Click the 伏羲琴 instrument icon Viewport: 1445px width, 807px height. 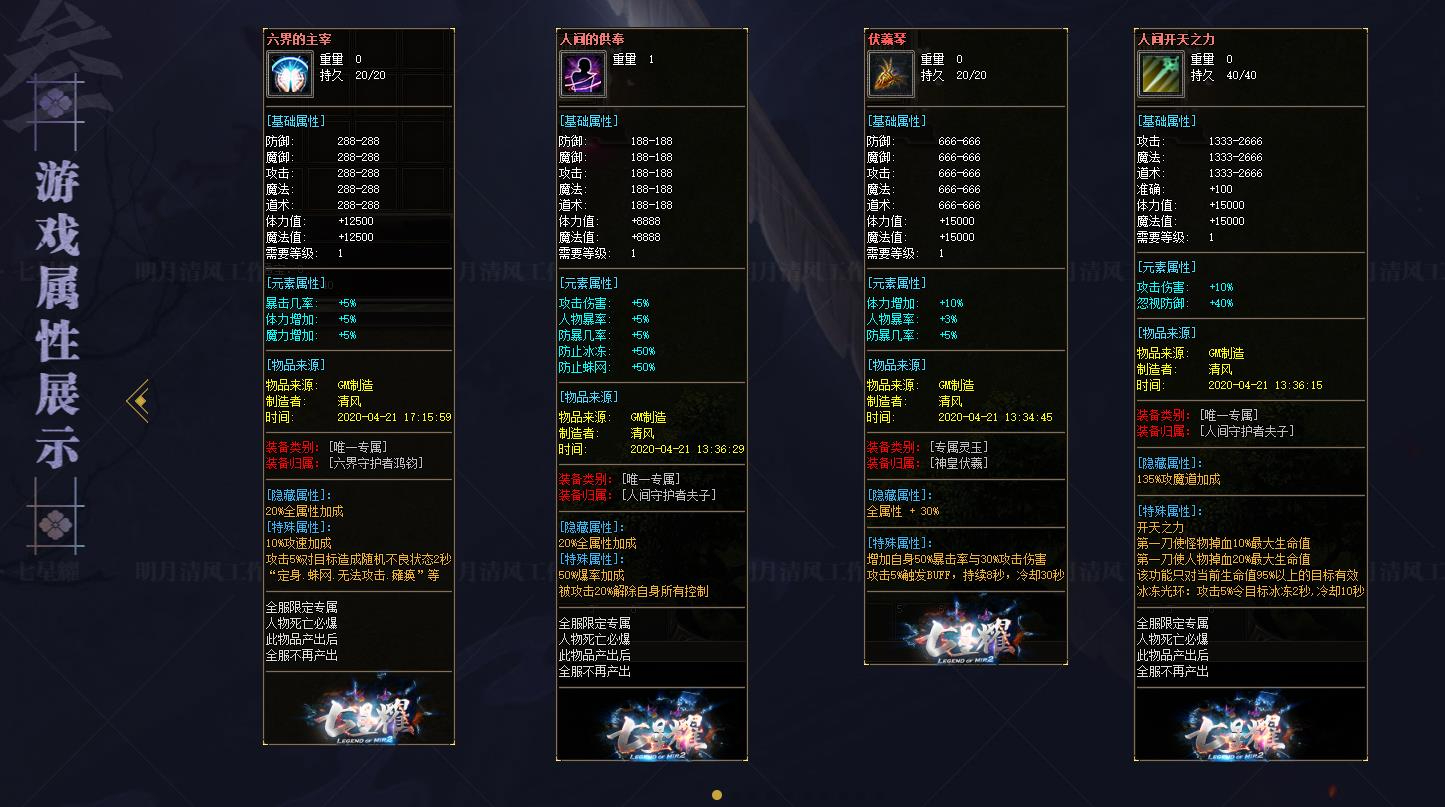[891, 73]
